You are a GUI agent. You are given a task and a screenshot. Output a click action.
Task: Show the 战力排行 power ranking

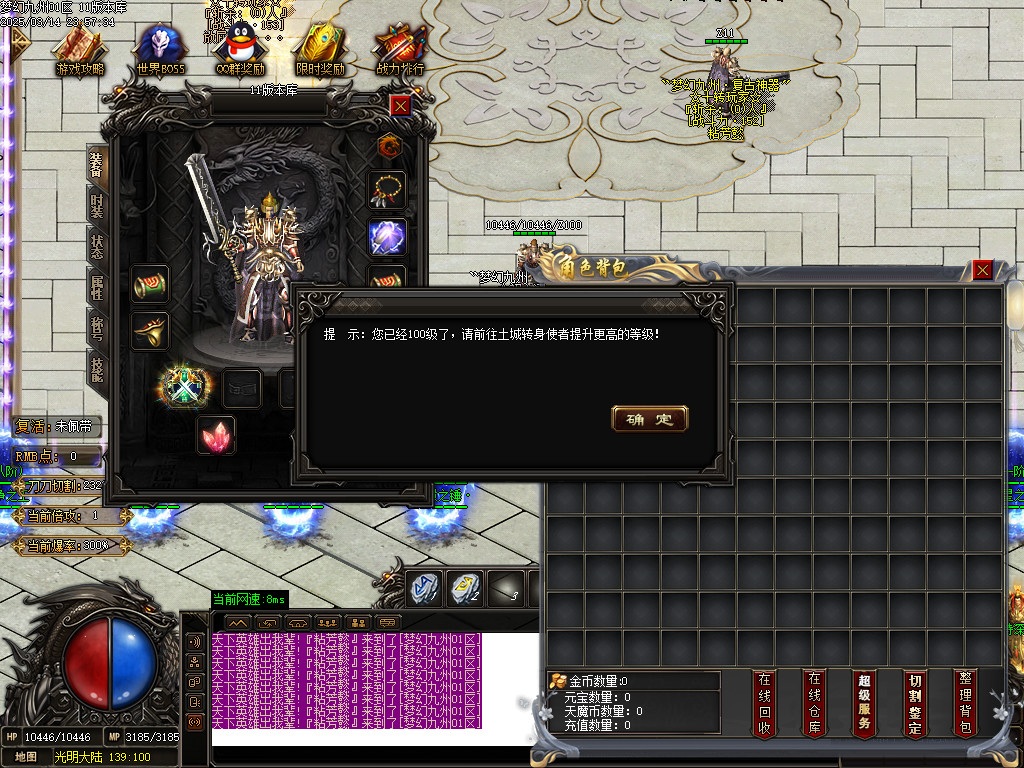pos(400,50)
